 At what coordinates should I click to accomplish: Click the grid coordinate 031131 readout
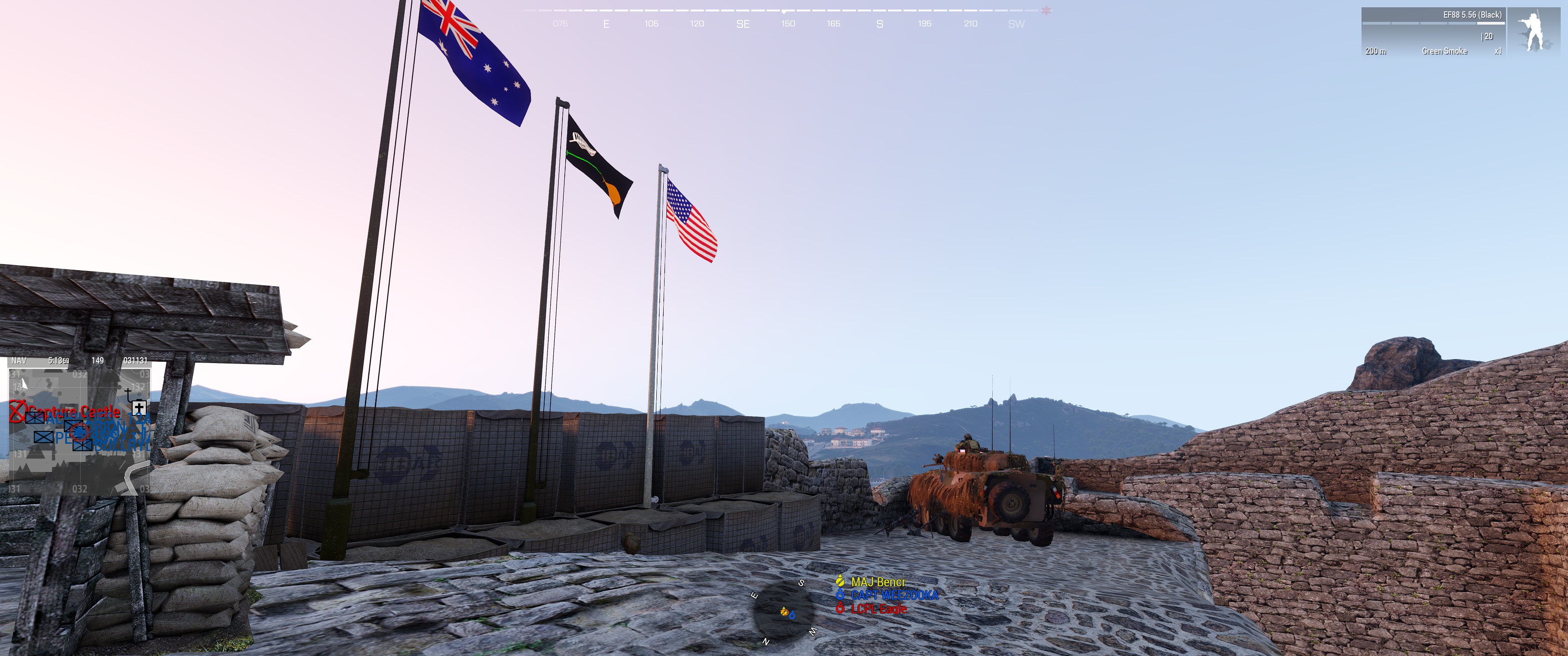136,360
